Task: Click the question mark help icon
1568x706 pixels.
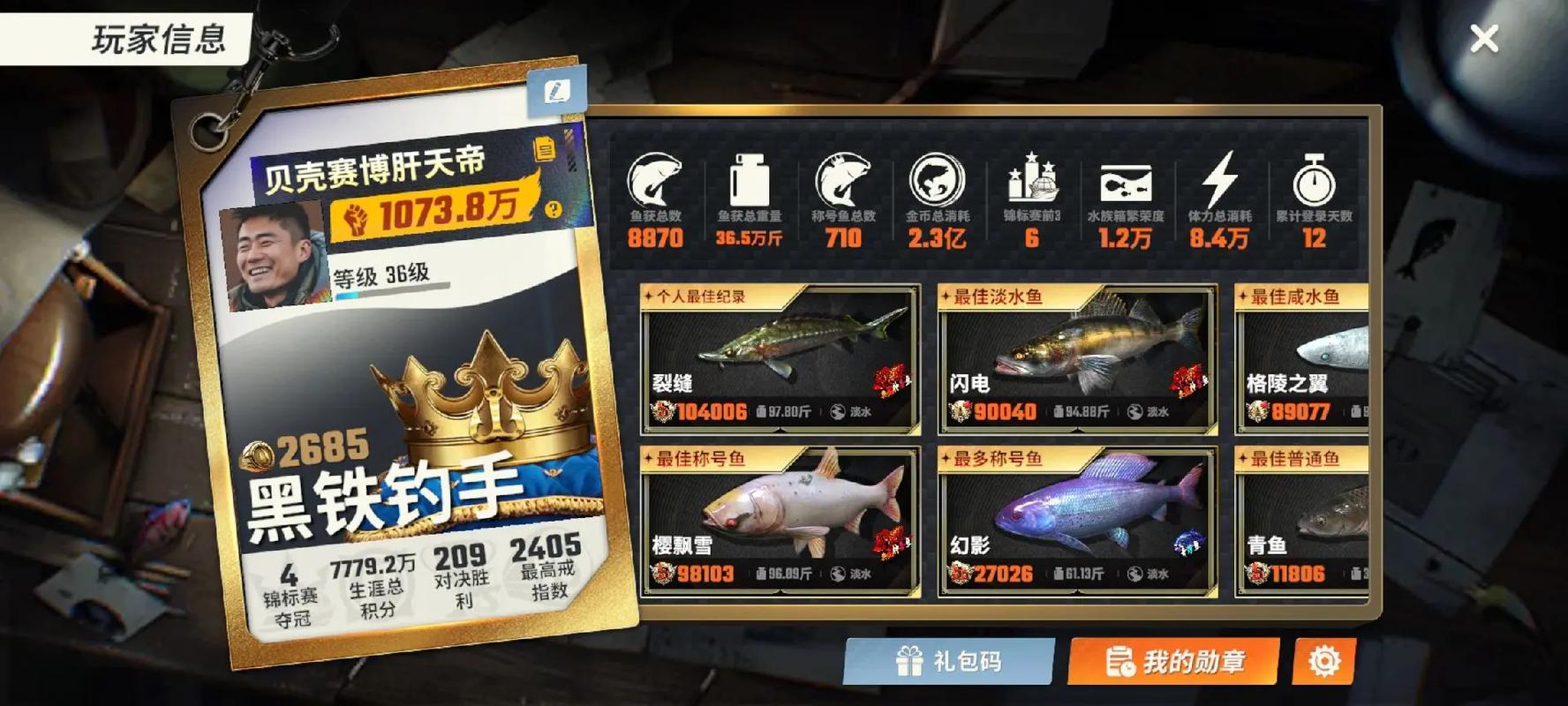Action: click(x=555, y=211)
